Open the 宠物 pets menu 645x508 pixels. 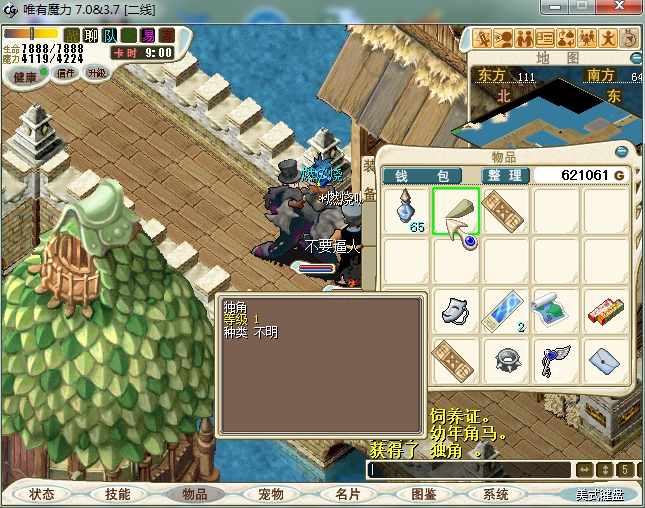point(270,494)
